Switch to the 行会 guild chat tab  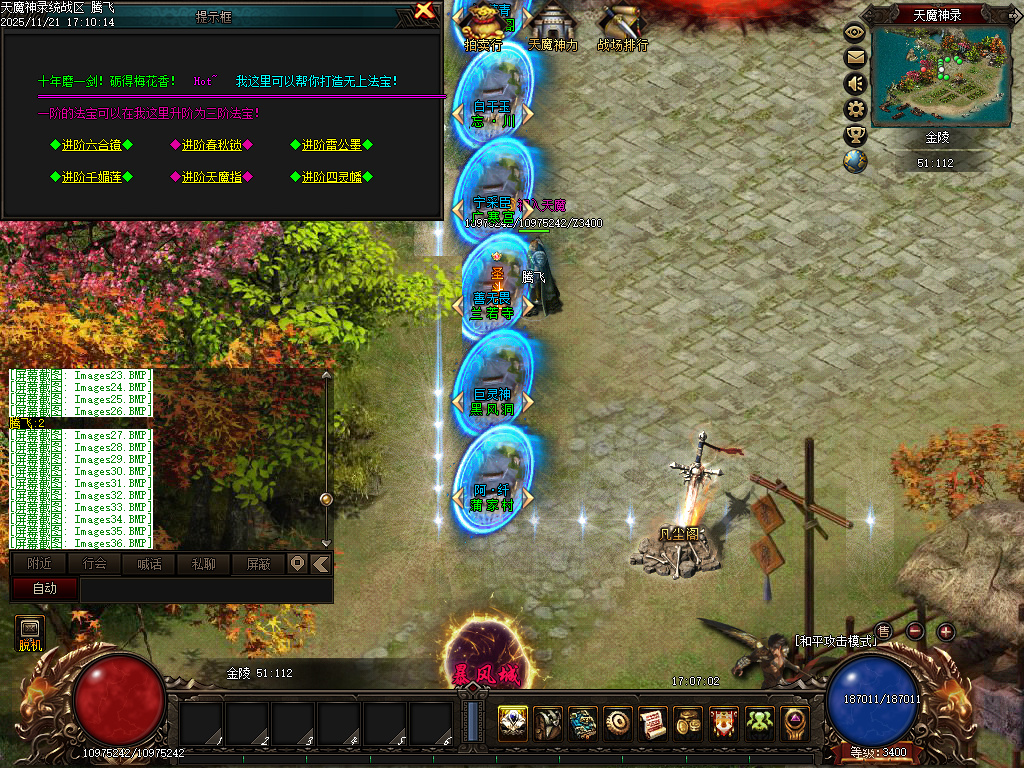pyautogui.click(x=95, y=564)
